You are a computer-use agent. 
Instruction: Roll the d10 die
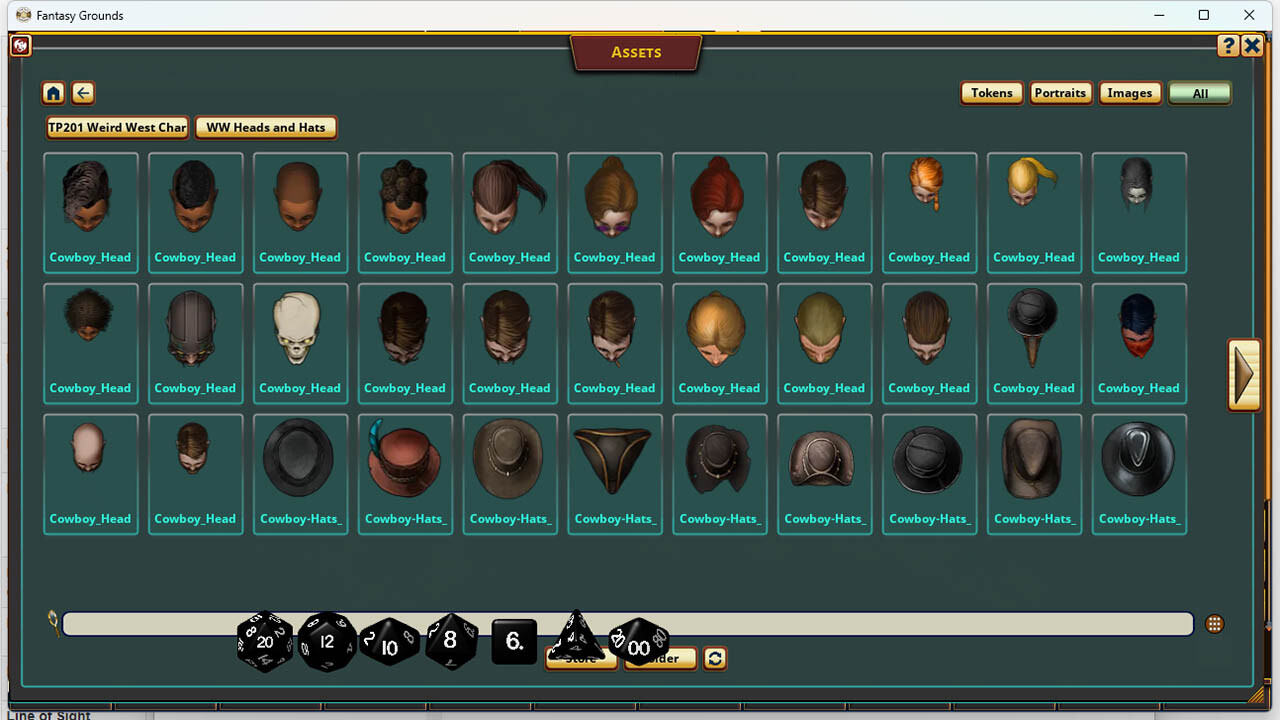coord(390,643)
